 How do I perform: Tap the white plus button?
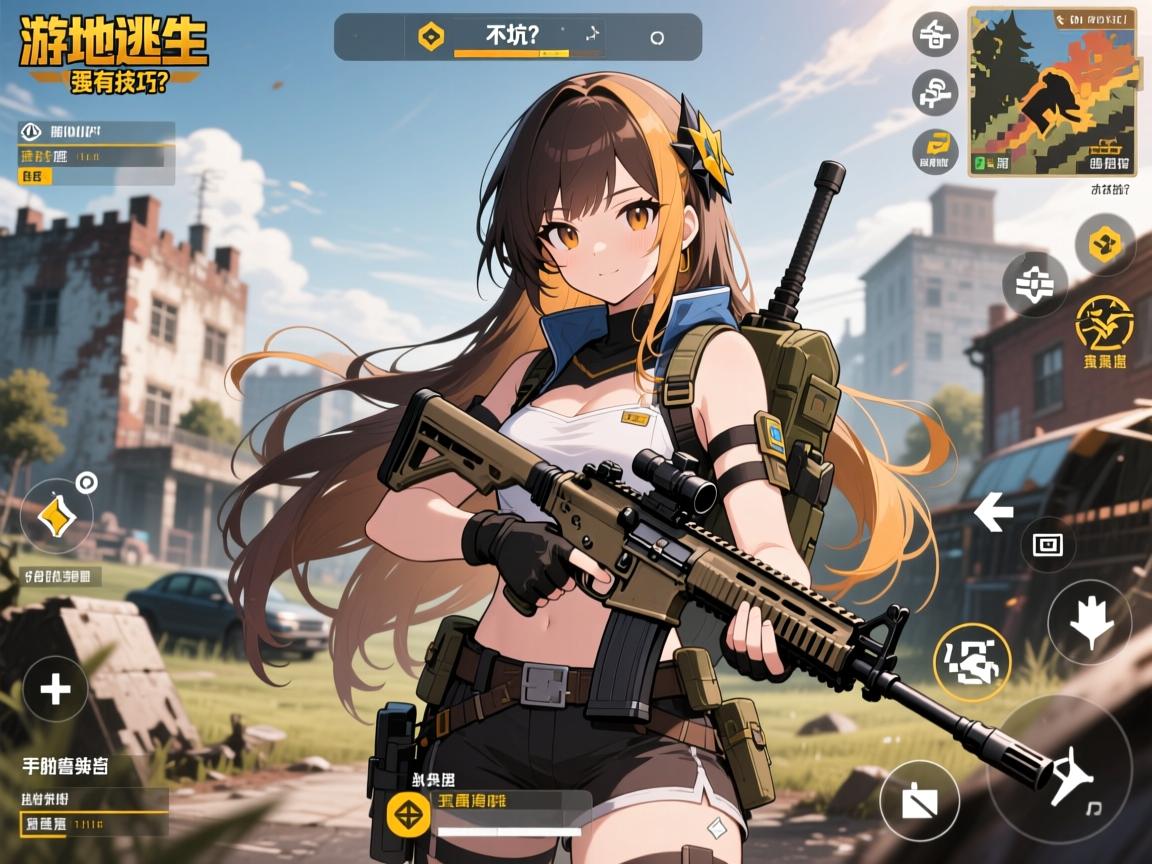(54, 689)
